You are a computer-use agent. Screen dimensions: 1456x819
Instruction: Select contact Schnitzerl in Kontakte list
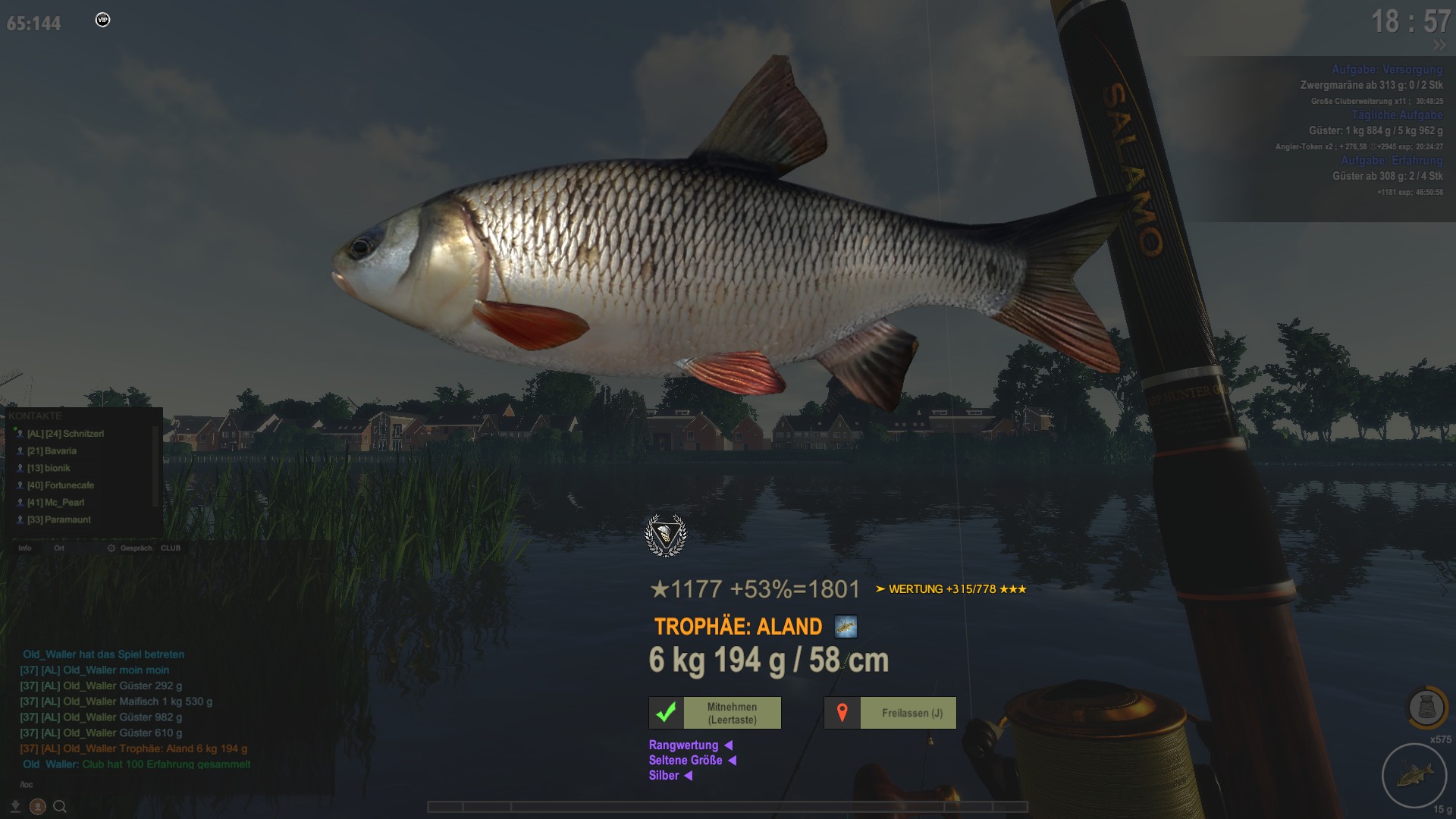[x=65, y=434]
